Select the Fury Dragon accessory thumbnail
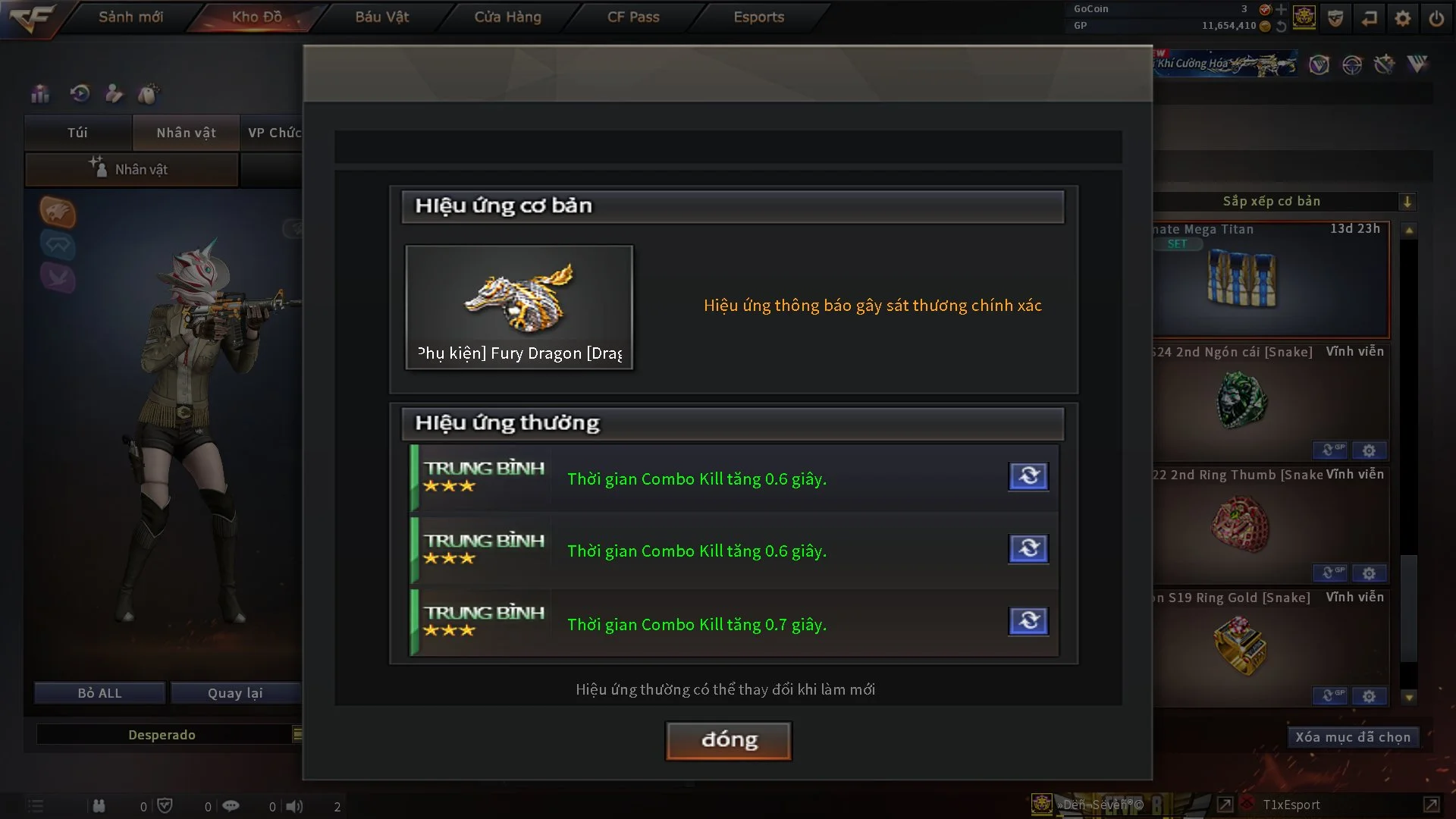 (x=519, y=307)
